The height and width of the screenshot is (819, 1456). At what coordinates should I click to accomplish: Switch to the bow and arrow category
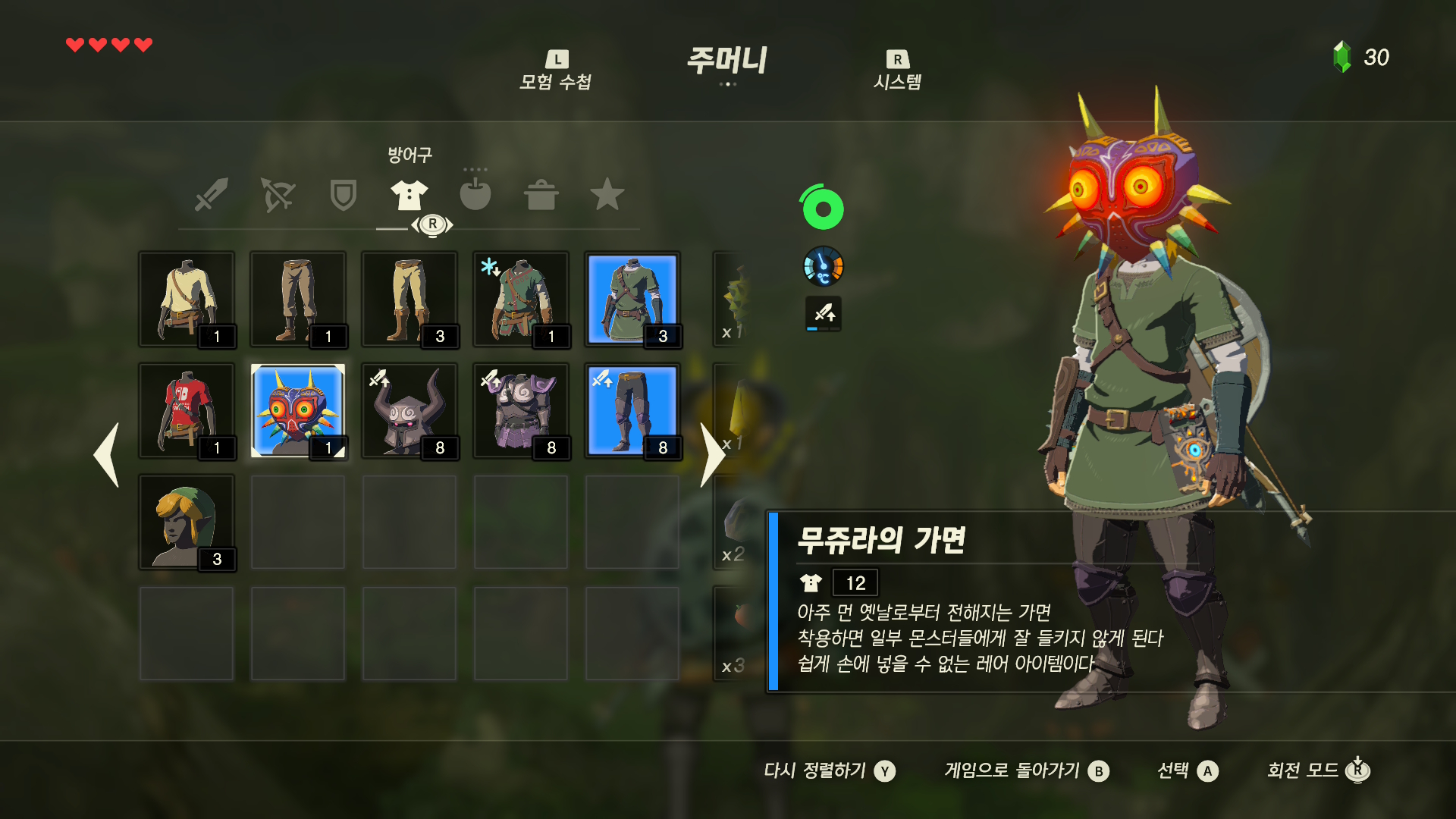pos(278,195)
